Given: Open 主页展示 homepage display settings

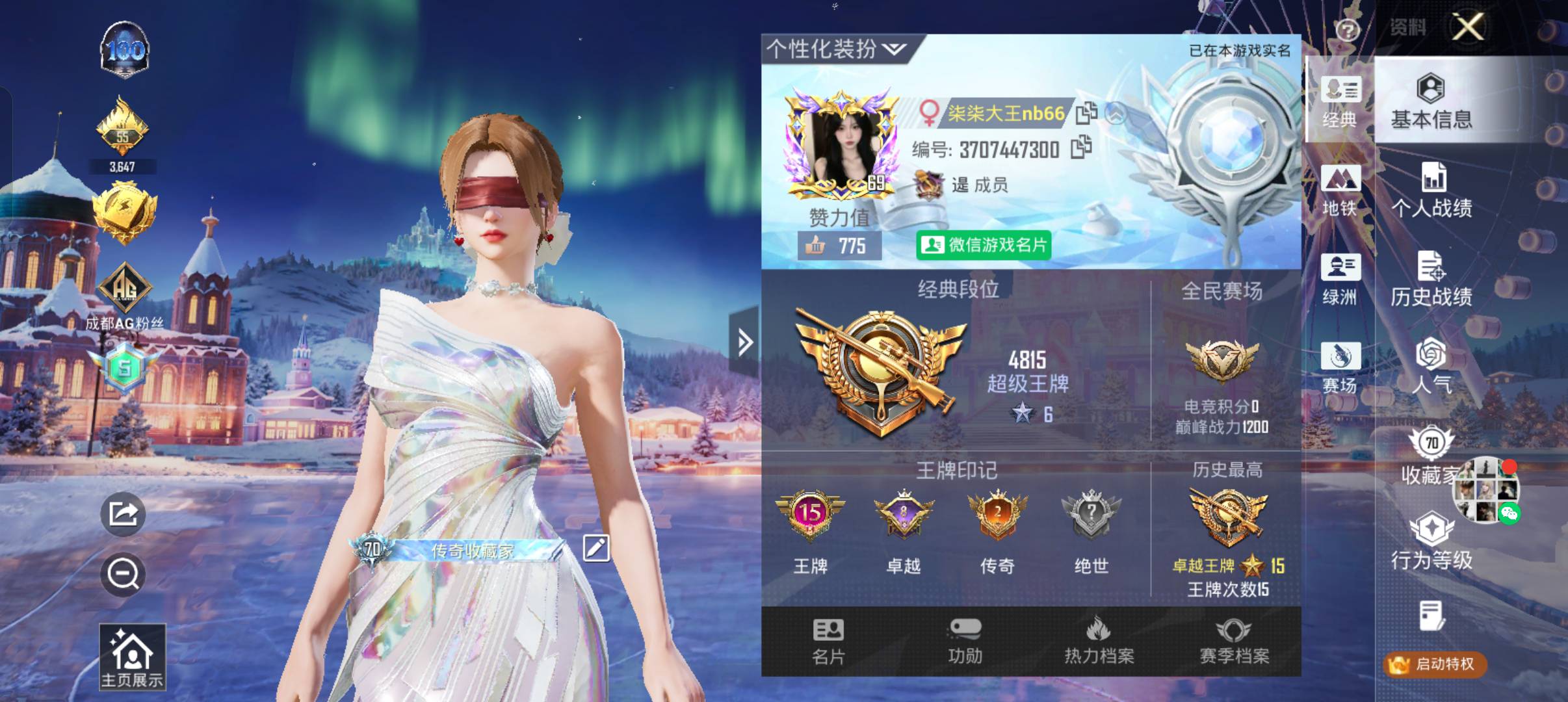Looking at the screenshot, I should pos(132,657).
